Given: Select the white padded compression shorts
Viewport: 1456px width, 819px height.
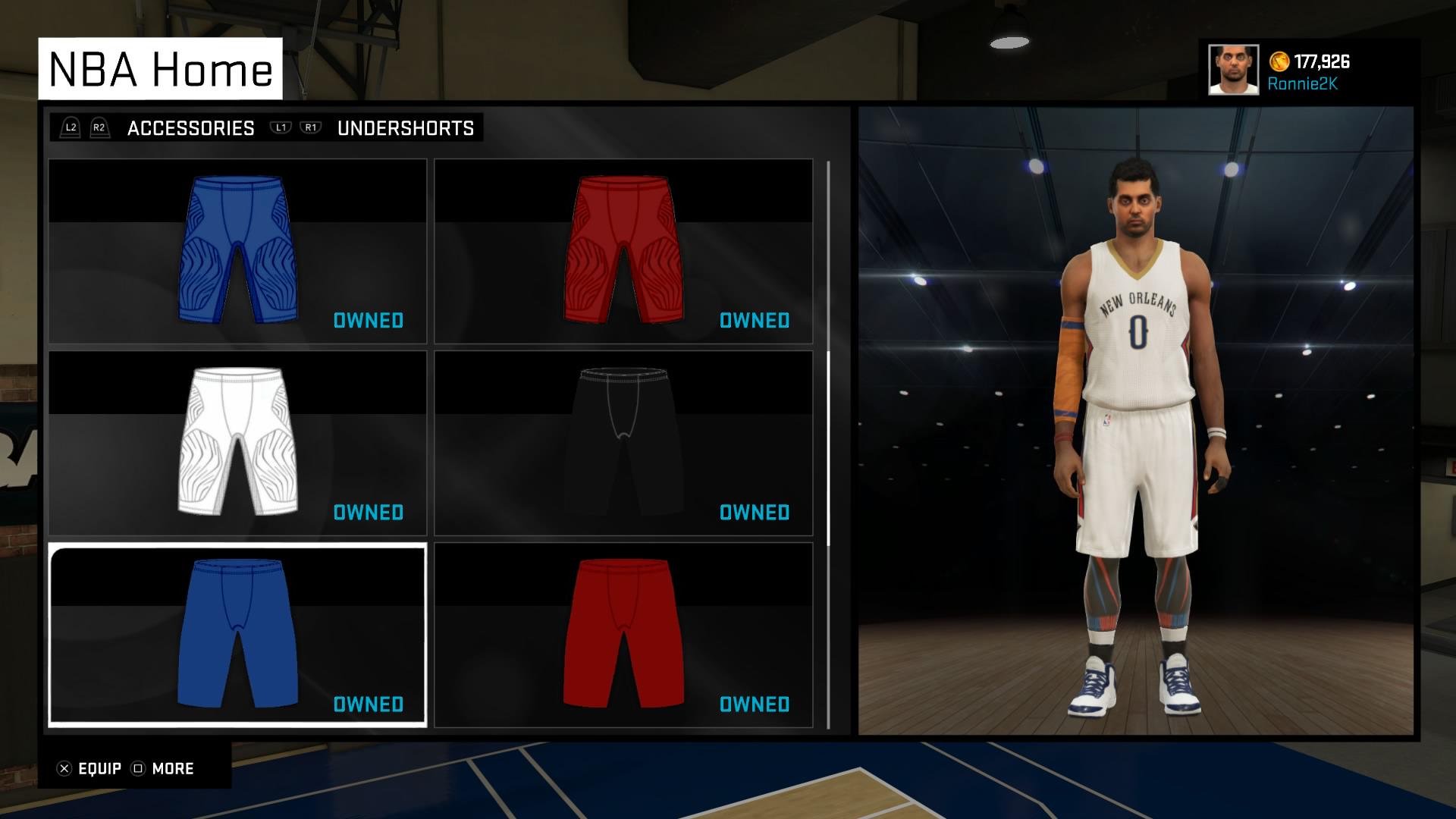Looking at the screenshot, I should (237, 440).
